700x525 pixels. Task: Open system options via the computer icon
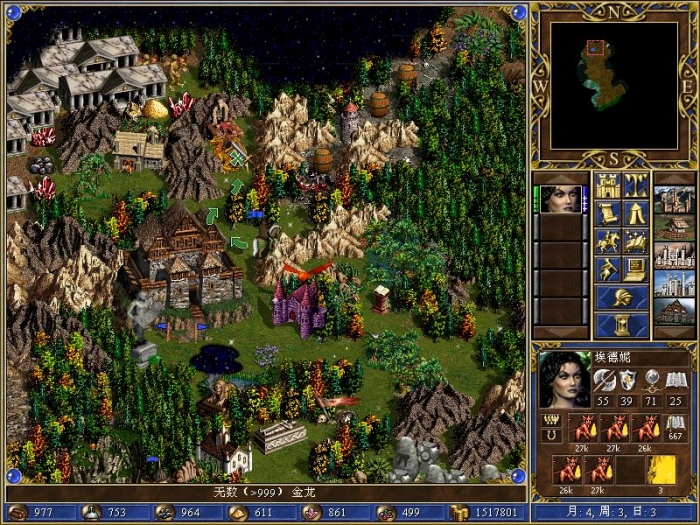[636, 269]
